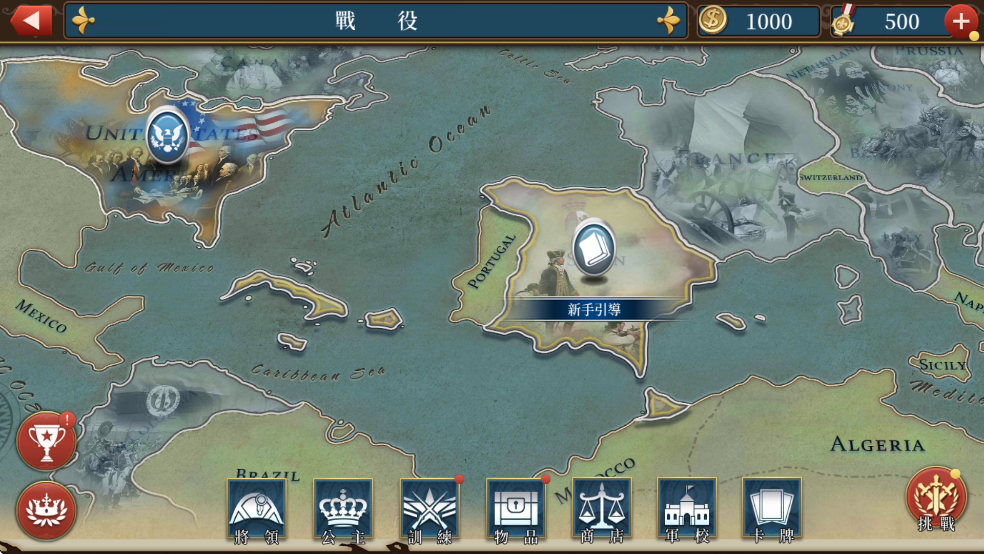Open the 新手引導 tutorial campaign marker
The image size is (984, 554).
pos(594,248)
